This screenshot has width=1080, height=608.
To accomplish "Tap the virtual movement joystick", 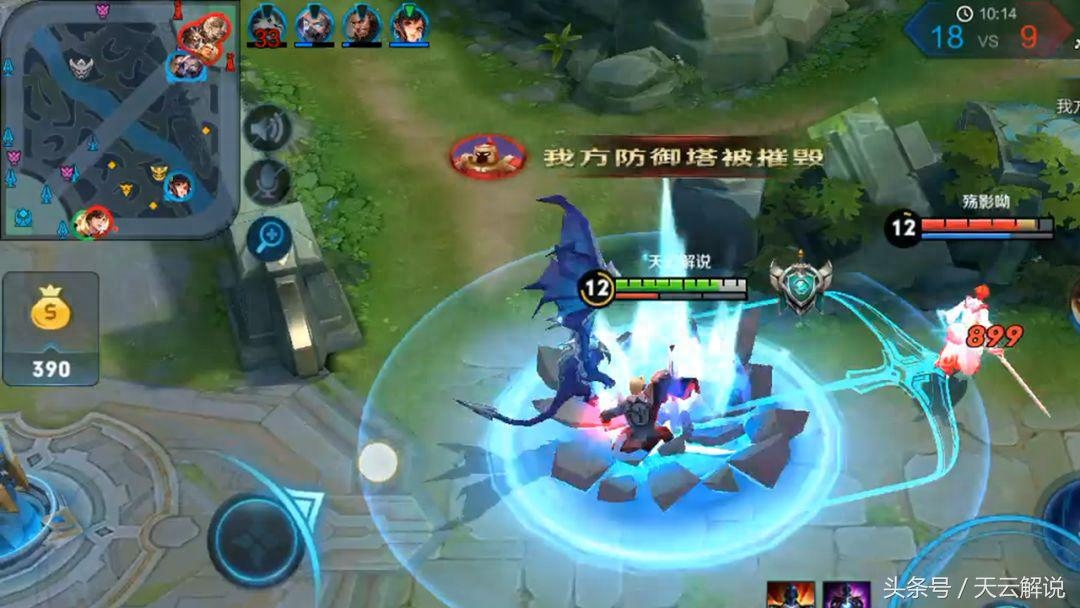I will point(257,540).
